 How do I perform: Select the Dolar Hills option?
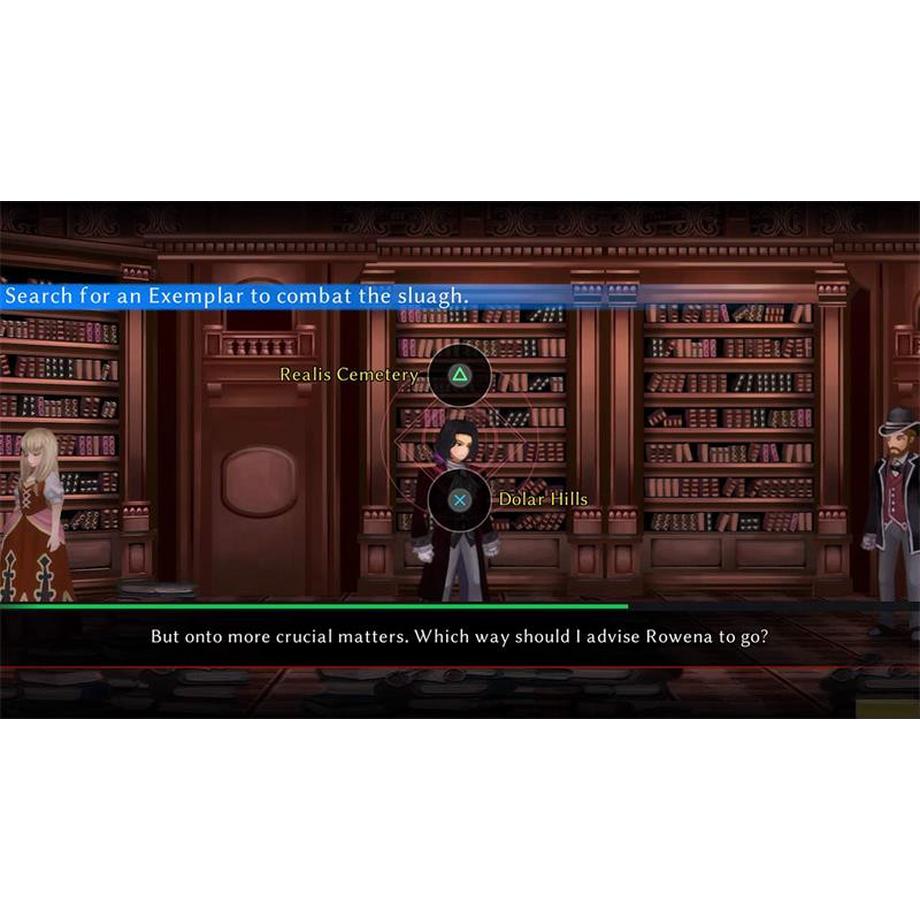pyautogui.click(x=459, y=499)
